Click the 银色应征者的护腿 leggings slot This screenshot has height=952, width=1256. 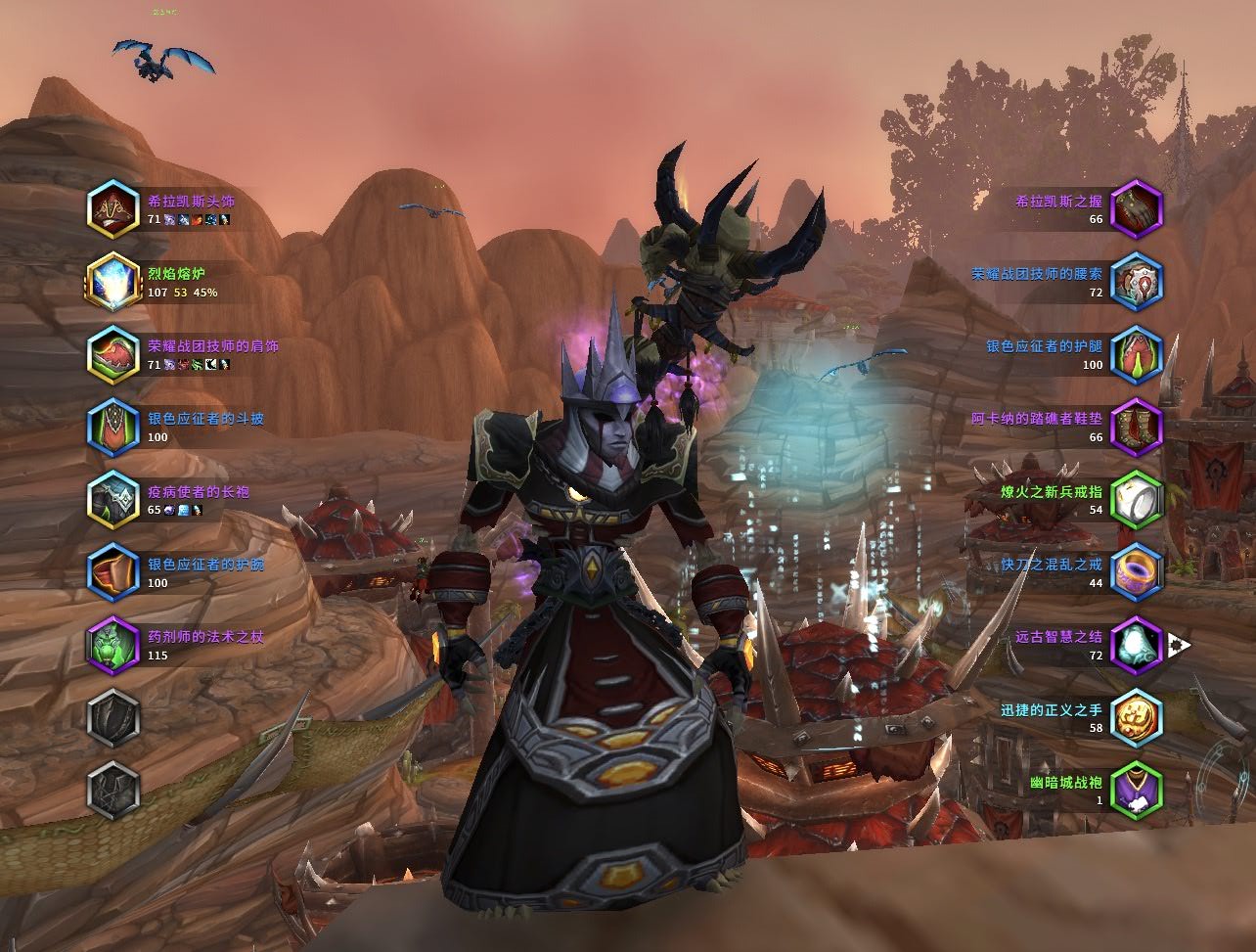click(x=1137, y=354)
